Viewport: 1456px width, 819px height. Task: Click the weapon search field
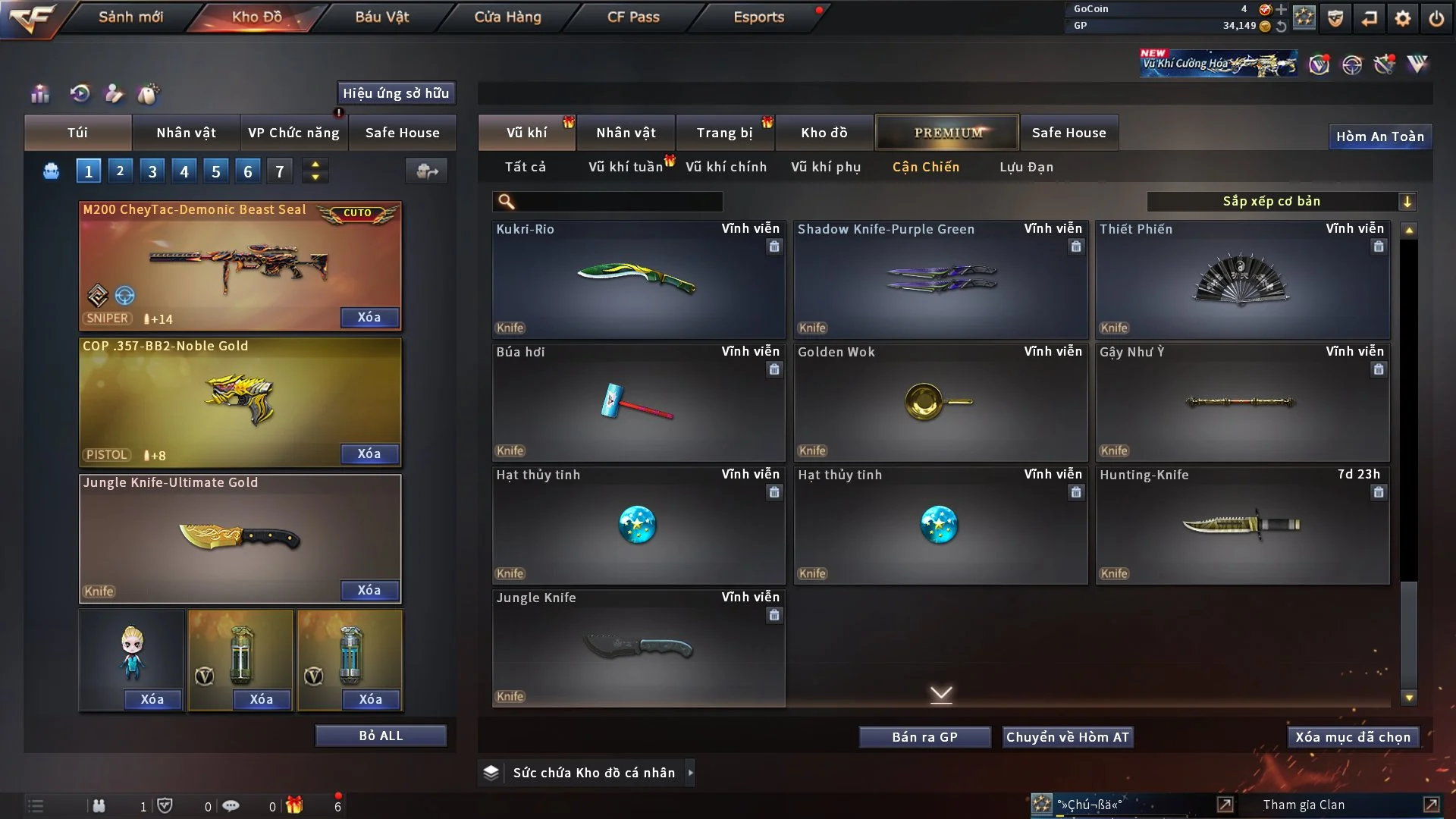(618, 202)
